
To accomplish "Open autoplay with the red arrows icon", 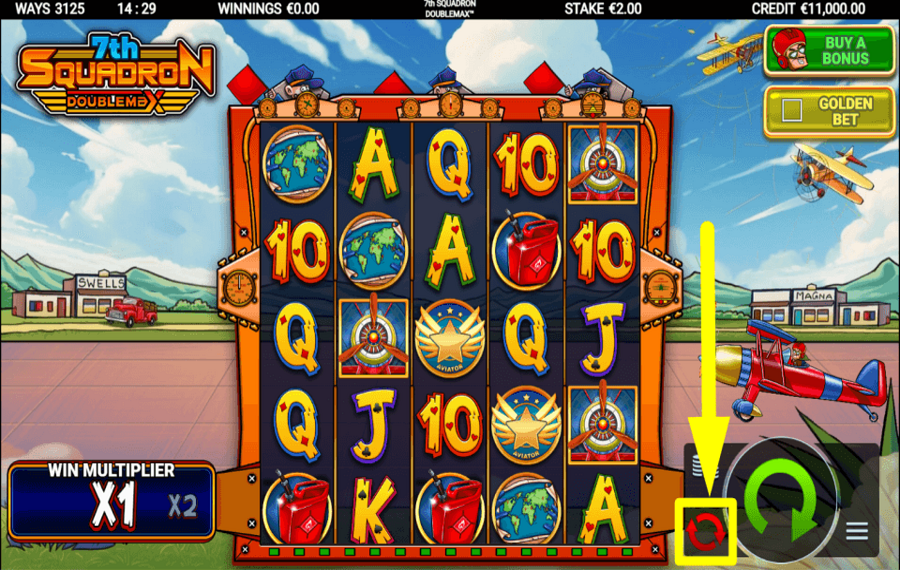I will pos(707,527).
